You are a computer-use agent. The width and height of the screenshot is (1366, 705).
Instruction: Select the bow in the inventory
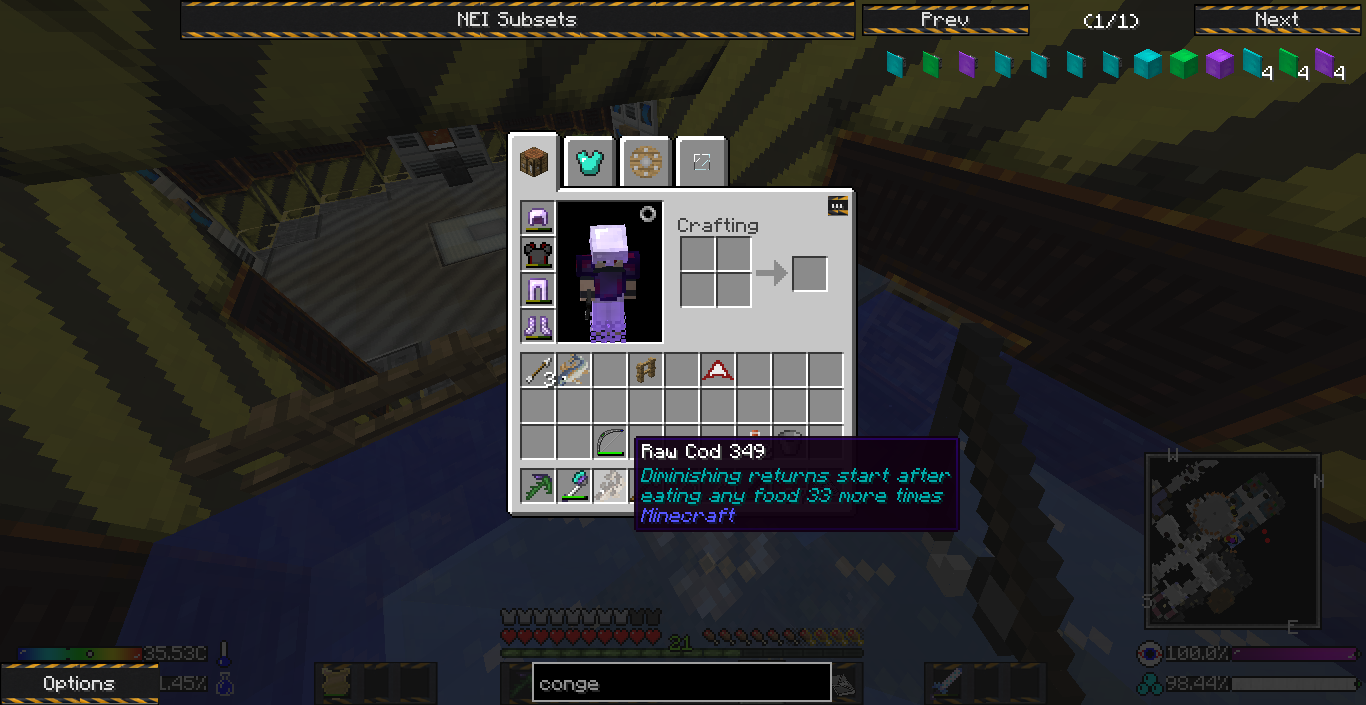(610, 442)
